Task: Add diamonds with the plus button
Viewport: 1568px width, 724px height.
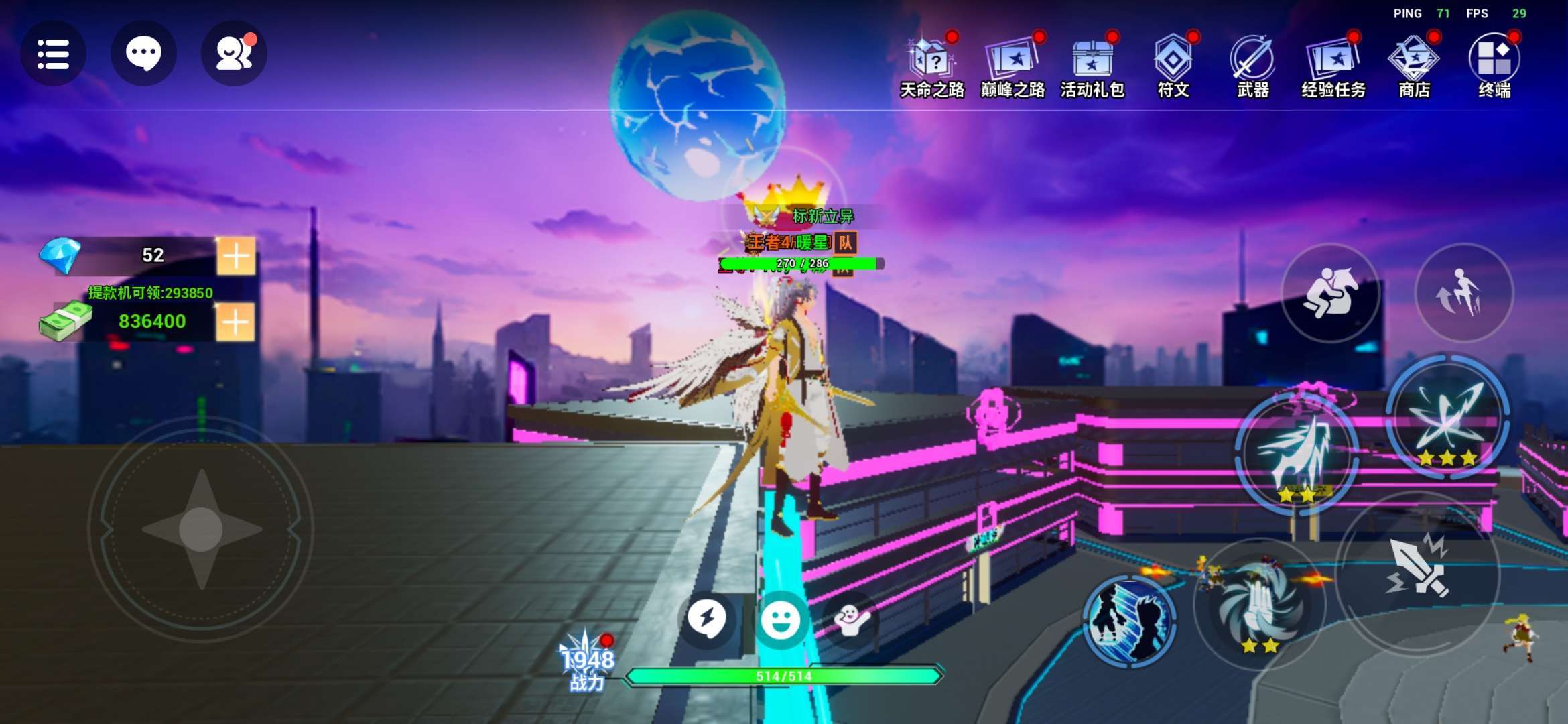Action: coord(236,255)
